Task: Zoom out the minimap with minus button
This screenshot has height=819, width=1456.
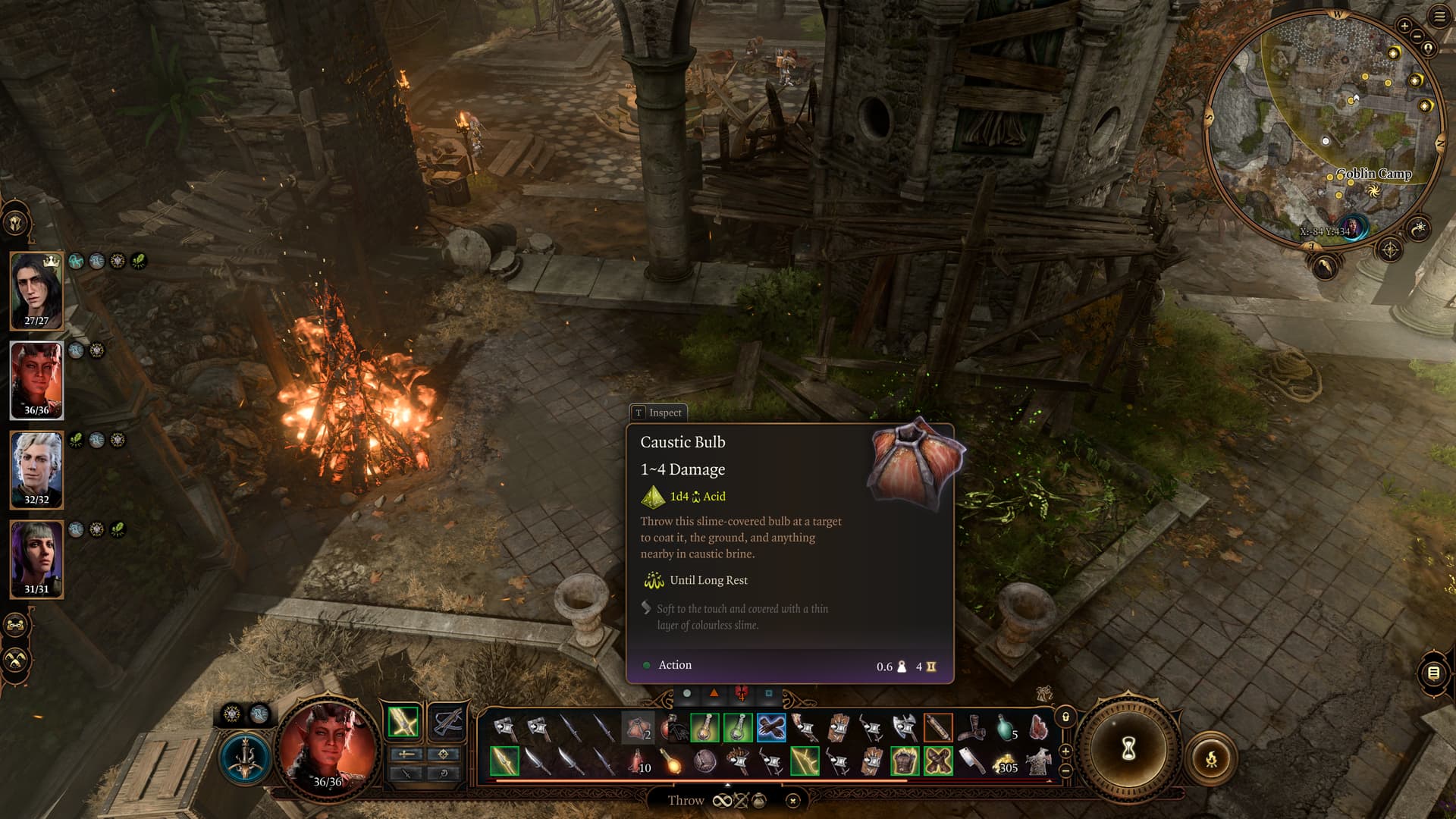Action: (1417, 36)
